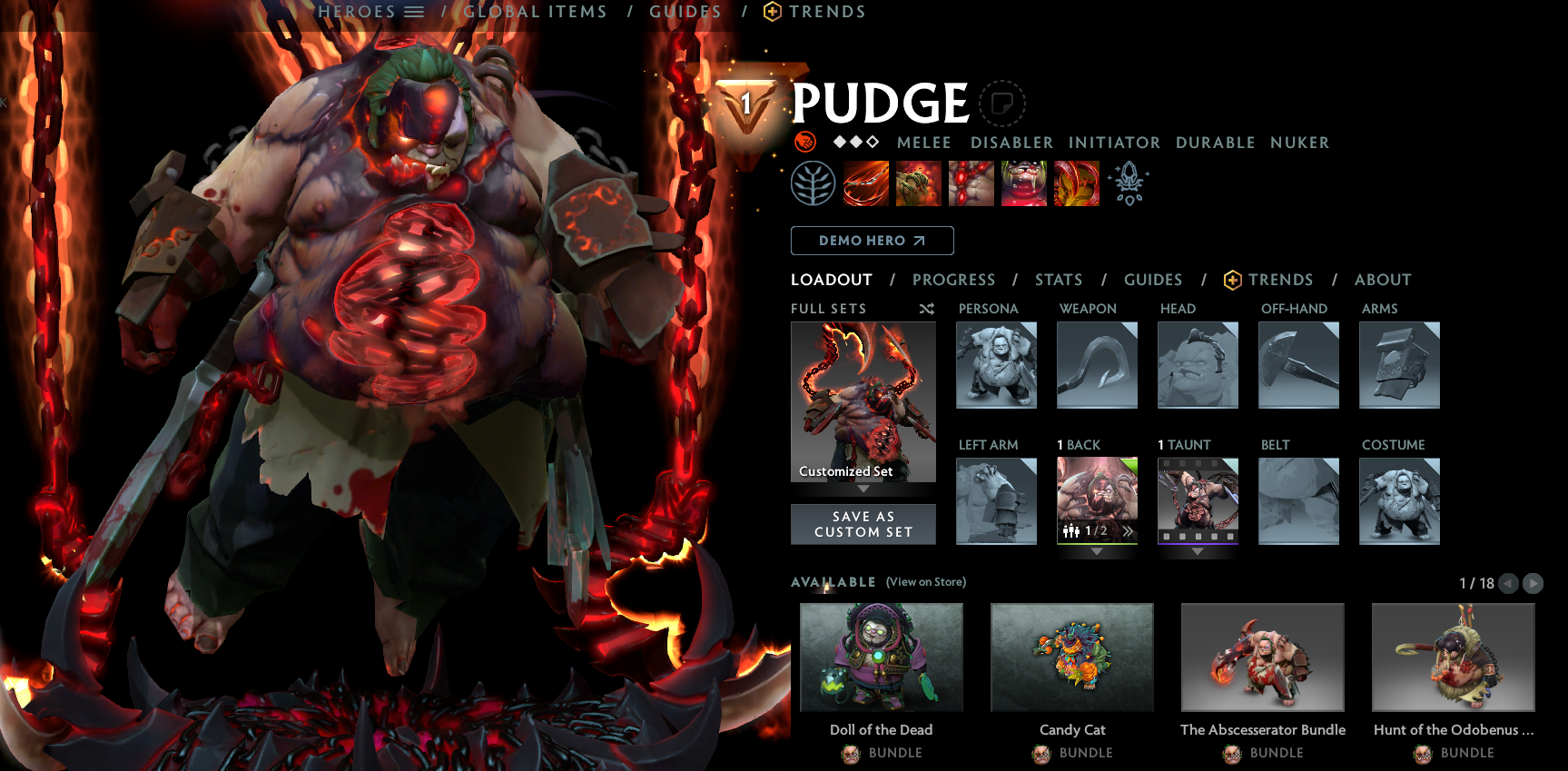
Task: Switch to the PROGRESS tab
Action: pos(954,280)
